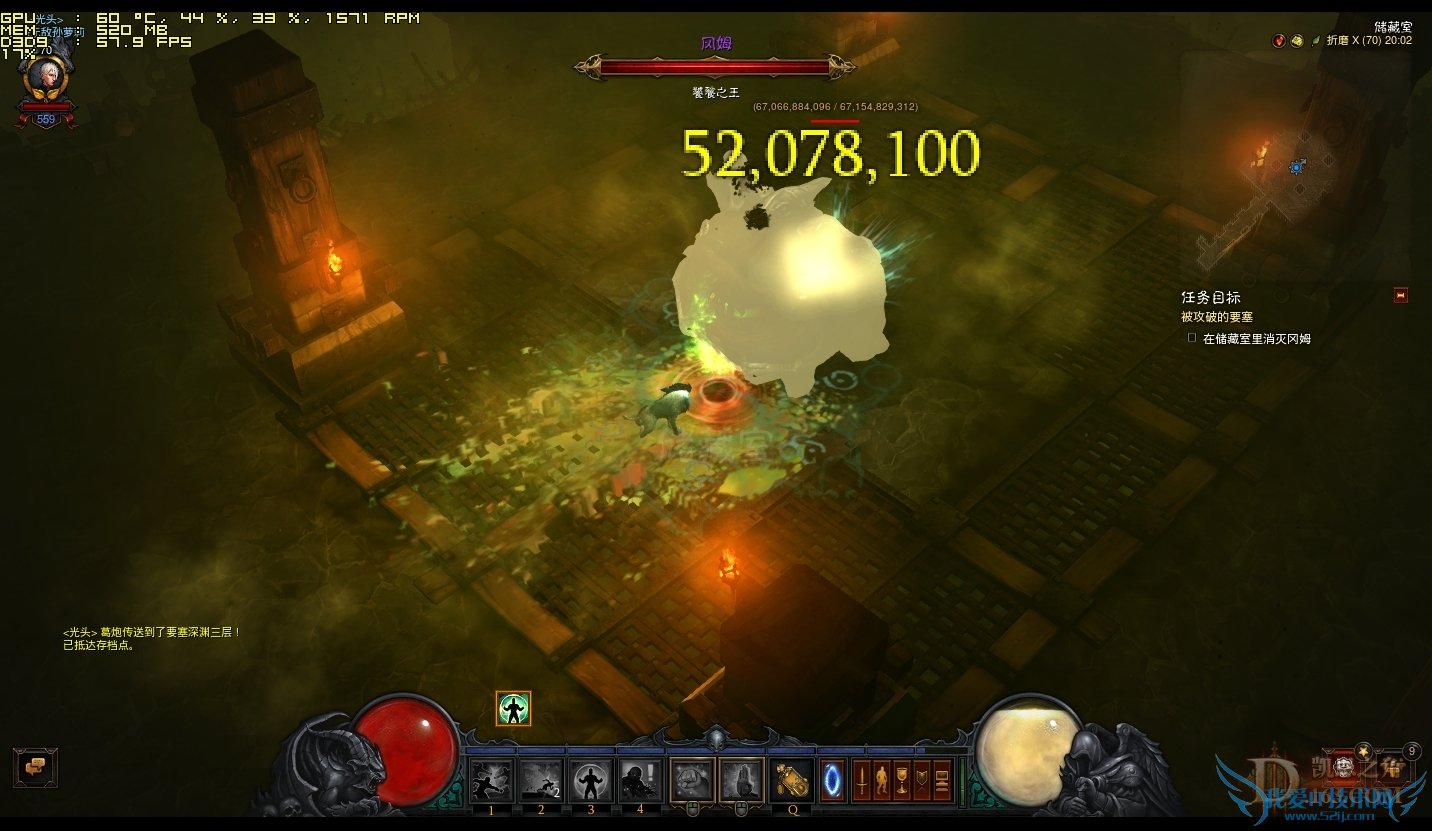Image resolution: width=1432 pixels, height=831 pixels.
Task: Open the inventory with the character figure icon
Action: (x=882, y=780)
